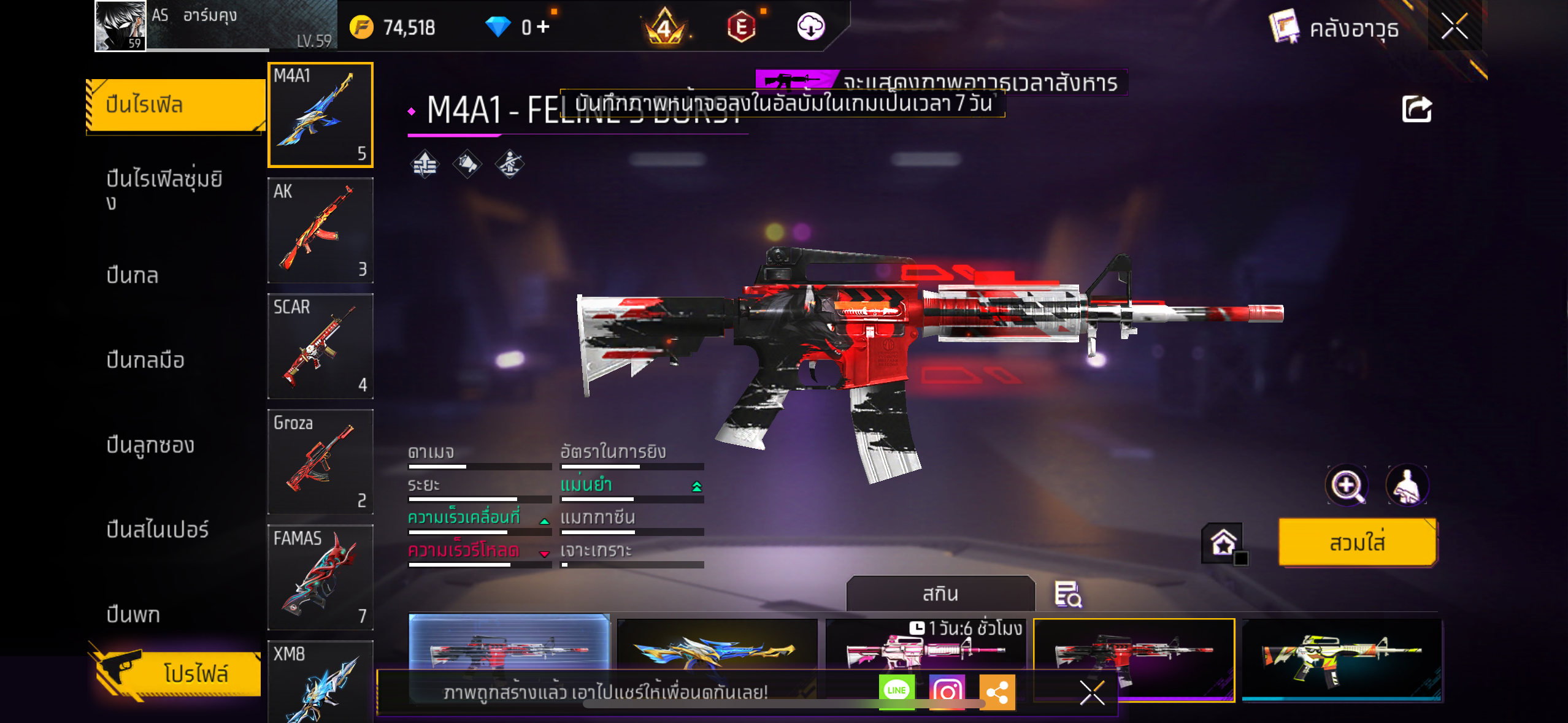The image size is (1568, 723).
Task: Show the ปืนสไนเปอร์ sniper category
Action: pos(158,529)
